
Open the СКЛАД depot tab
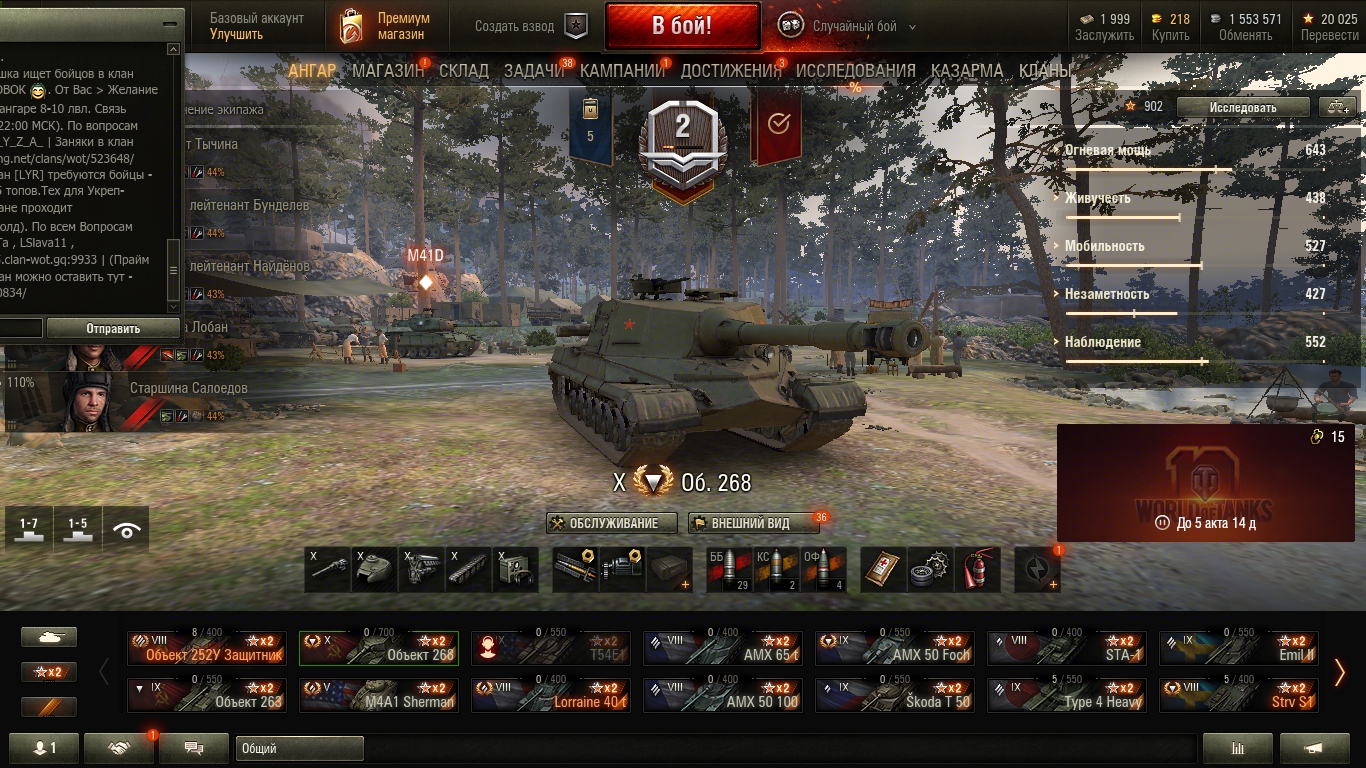tap(464, 71)
